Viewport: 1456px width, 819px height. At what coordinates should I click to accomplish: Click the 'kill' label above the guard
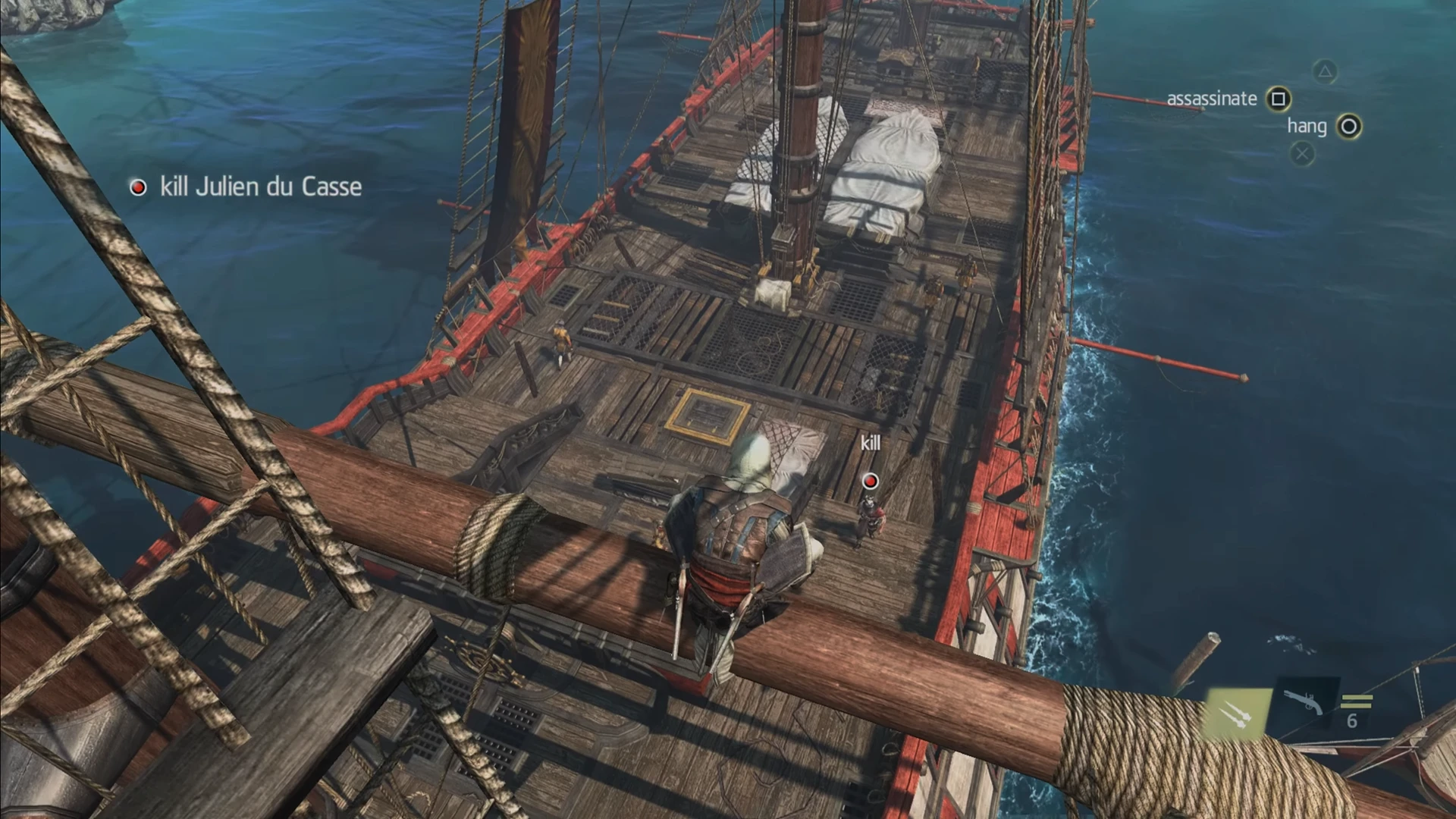(870, 443)
